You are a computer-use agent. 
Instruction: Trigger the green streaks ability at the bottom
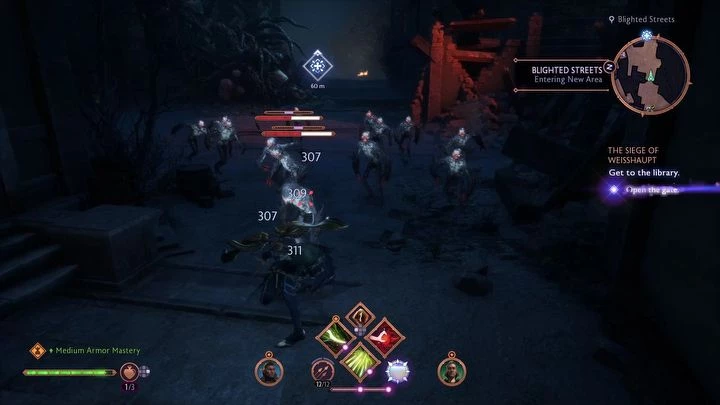tap(357, 361)
